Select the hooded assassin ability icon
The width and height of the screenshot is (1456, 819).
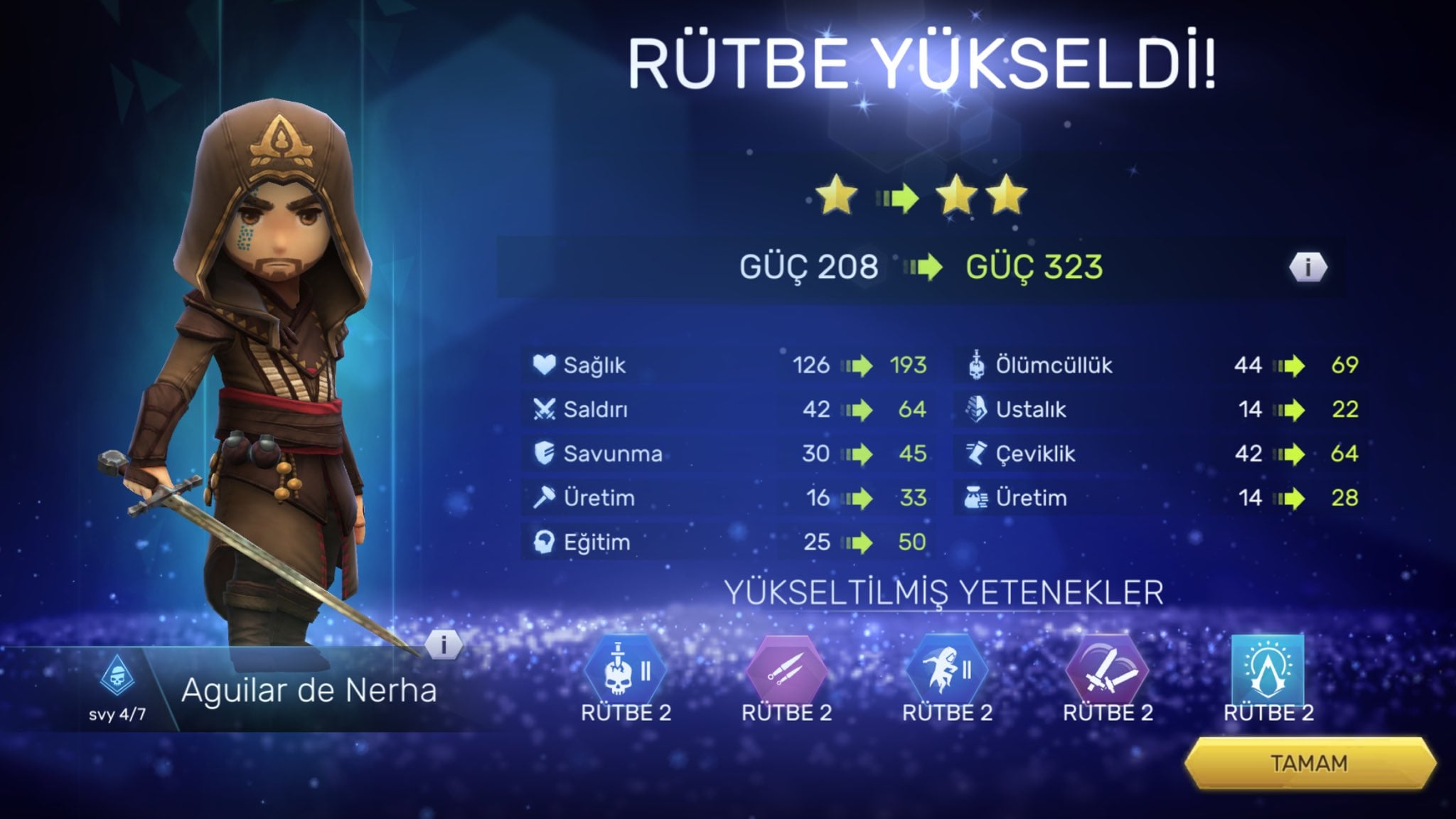[946, 670]
